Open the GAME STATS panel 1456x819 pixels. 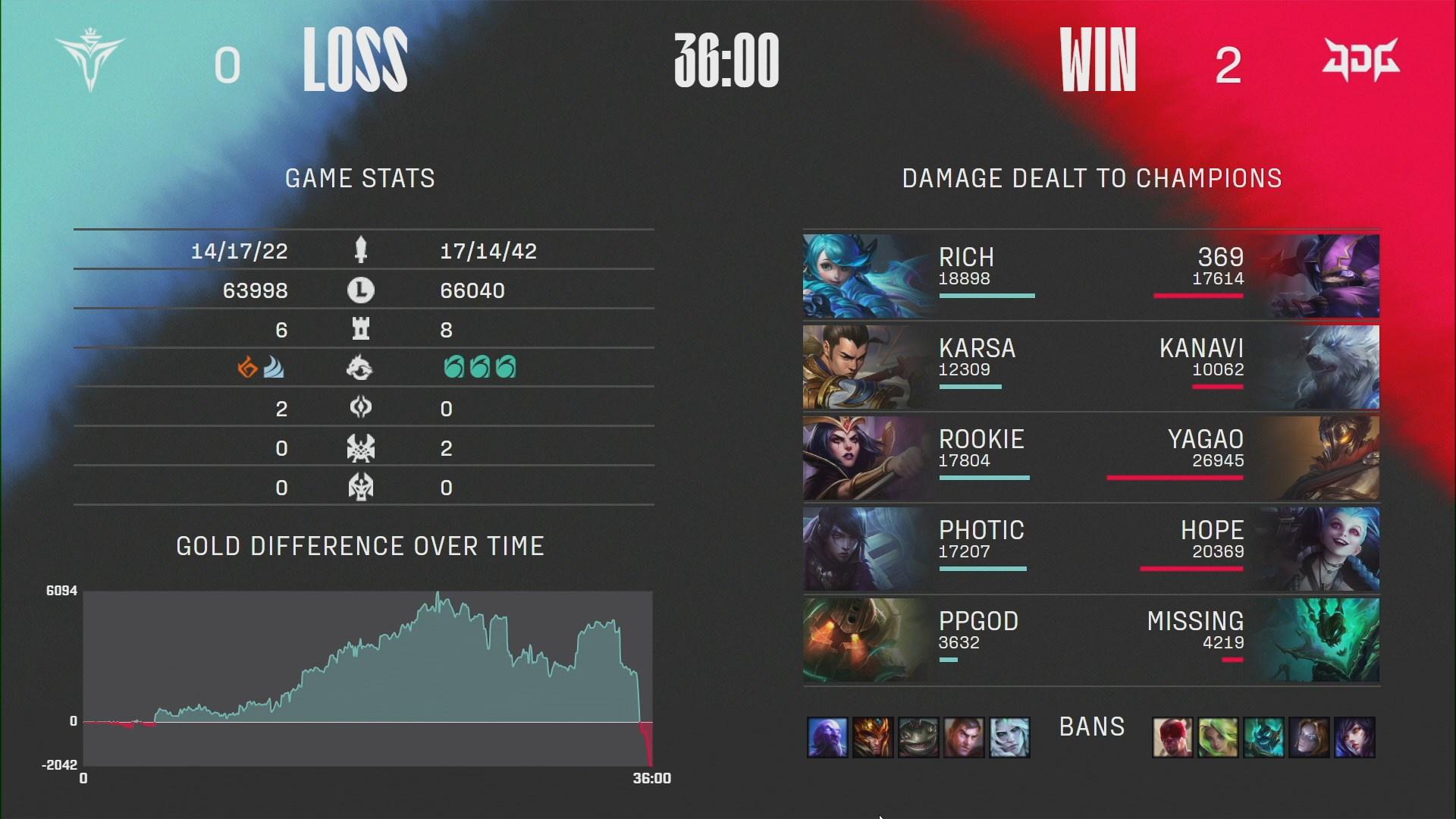(360, 179)
